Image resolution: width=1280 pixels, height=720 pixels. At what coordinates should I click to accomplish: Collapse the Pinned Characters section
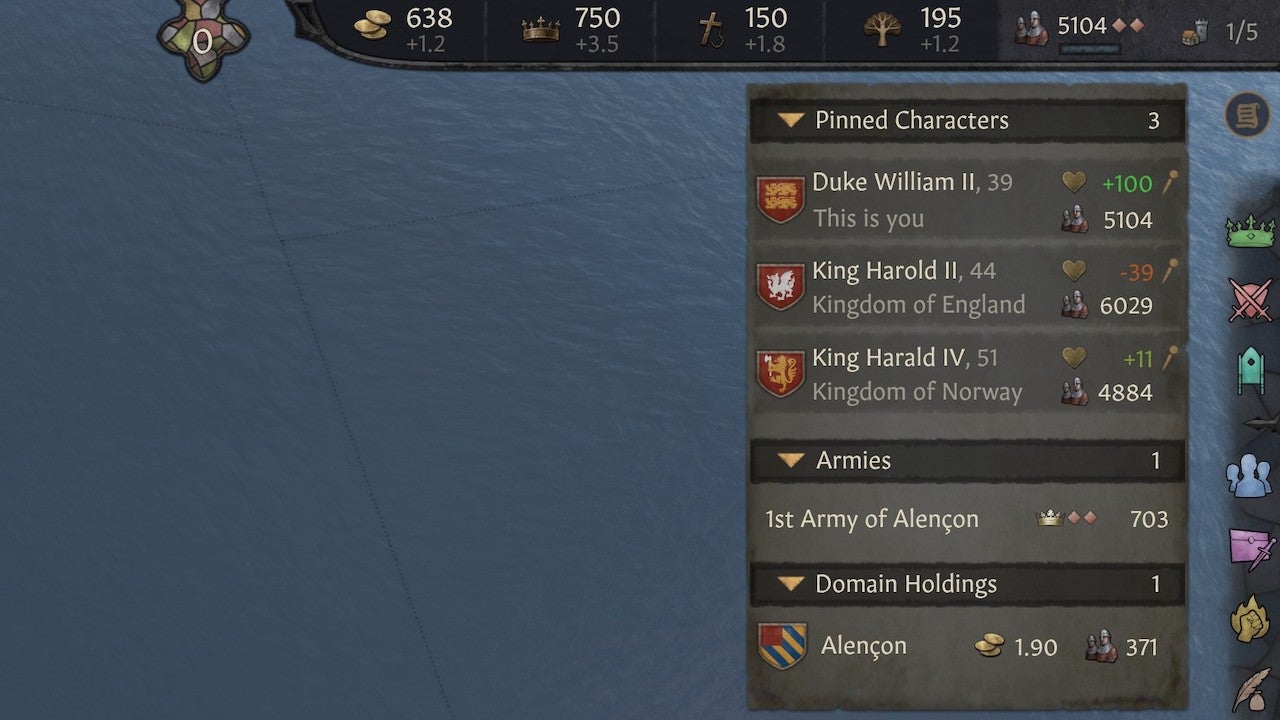coord(790,120)
